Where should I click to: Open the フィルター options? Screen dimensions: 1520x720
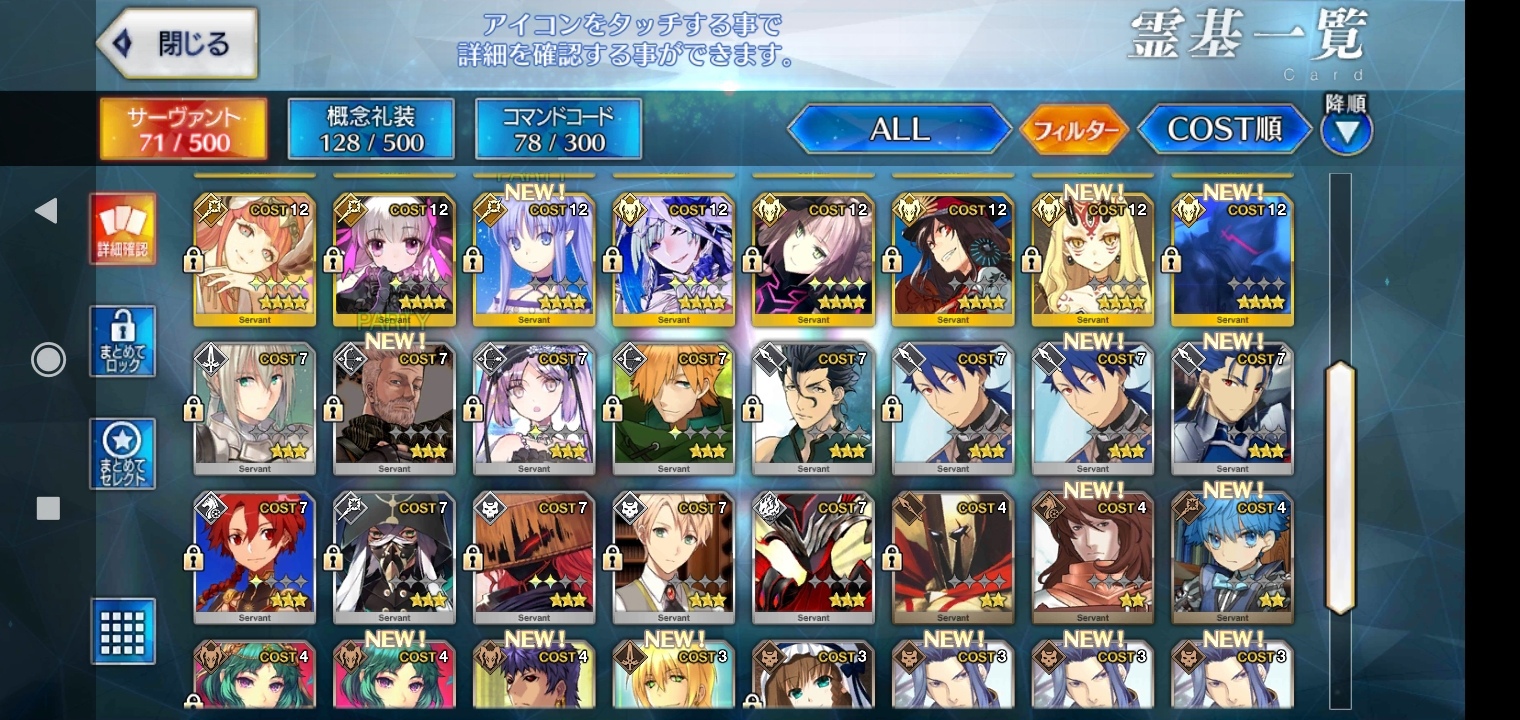pos(1074,130)
